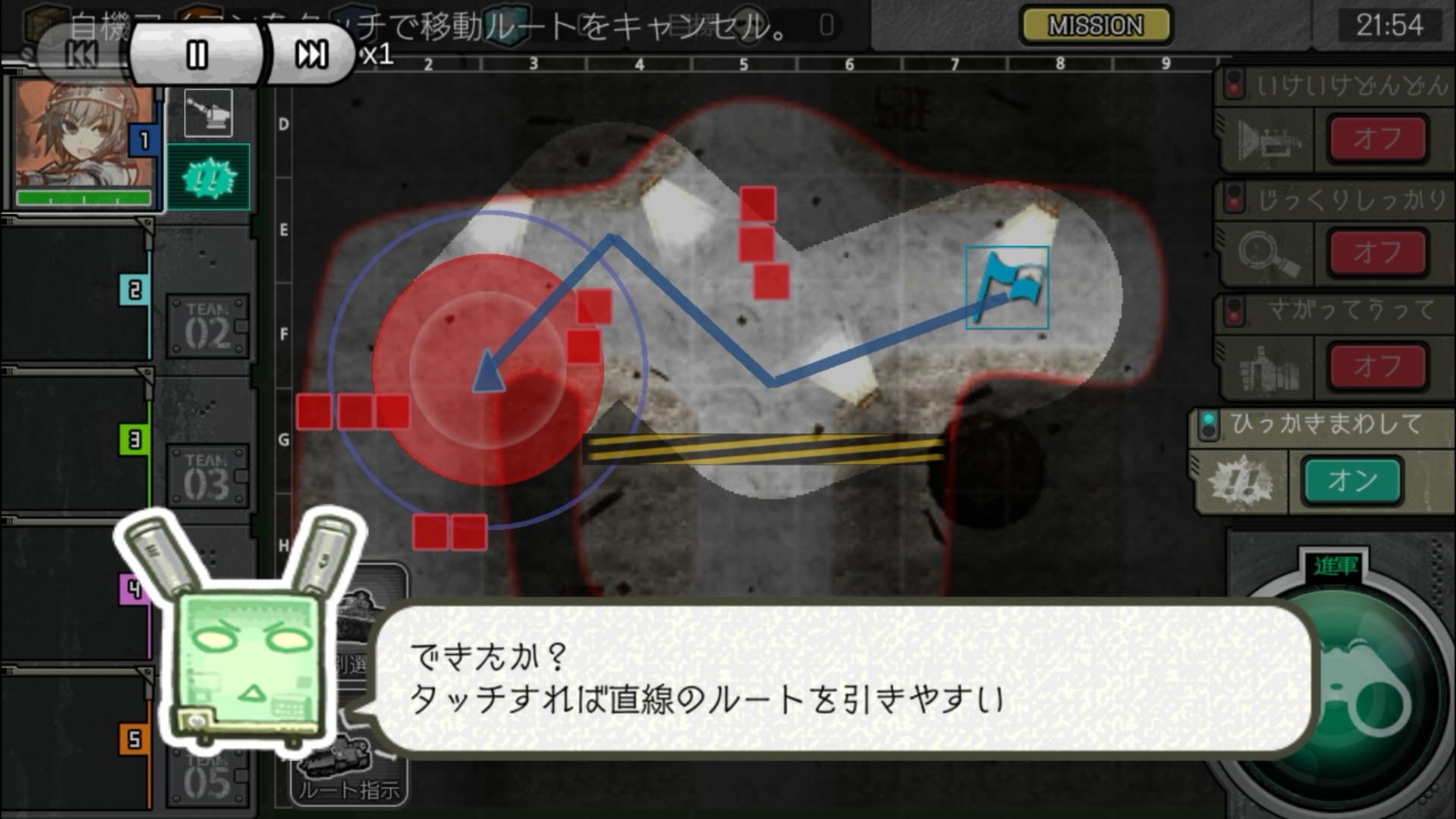Toggle the いけいけどんどん order off switch
The height and width of the screenshot is (819, 1456).
pyautogui.click(x=1377, y=139)
